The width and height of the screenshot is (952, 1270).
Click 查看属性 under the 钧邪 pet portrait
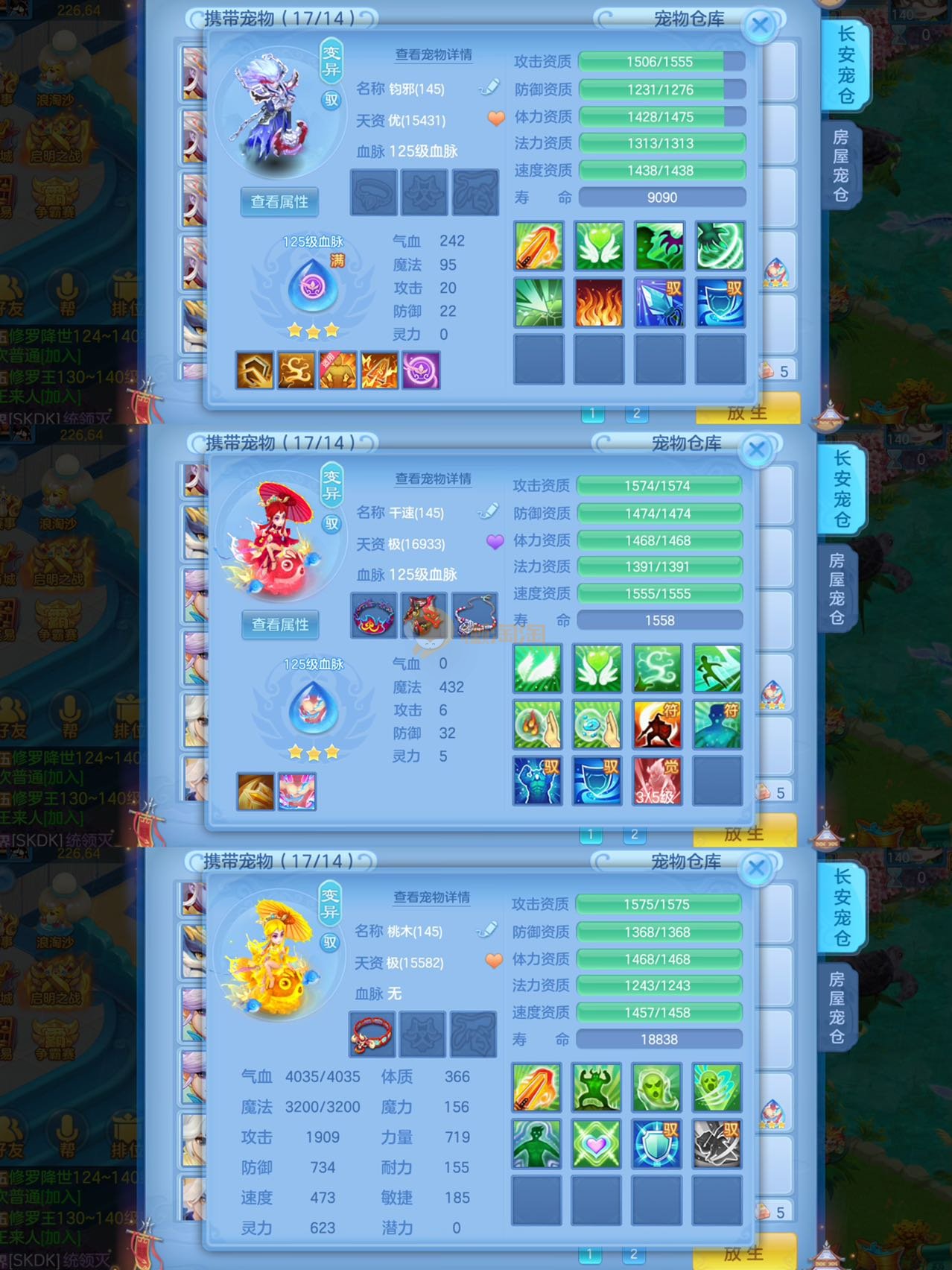[279, 202]
